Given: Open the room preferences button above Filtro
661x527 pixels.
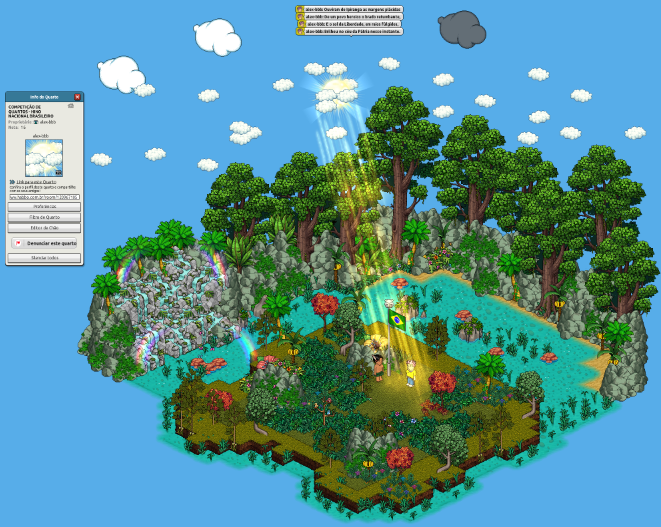Looking at the screenshot, I should 44,207.
